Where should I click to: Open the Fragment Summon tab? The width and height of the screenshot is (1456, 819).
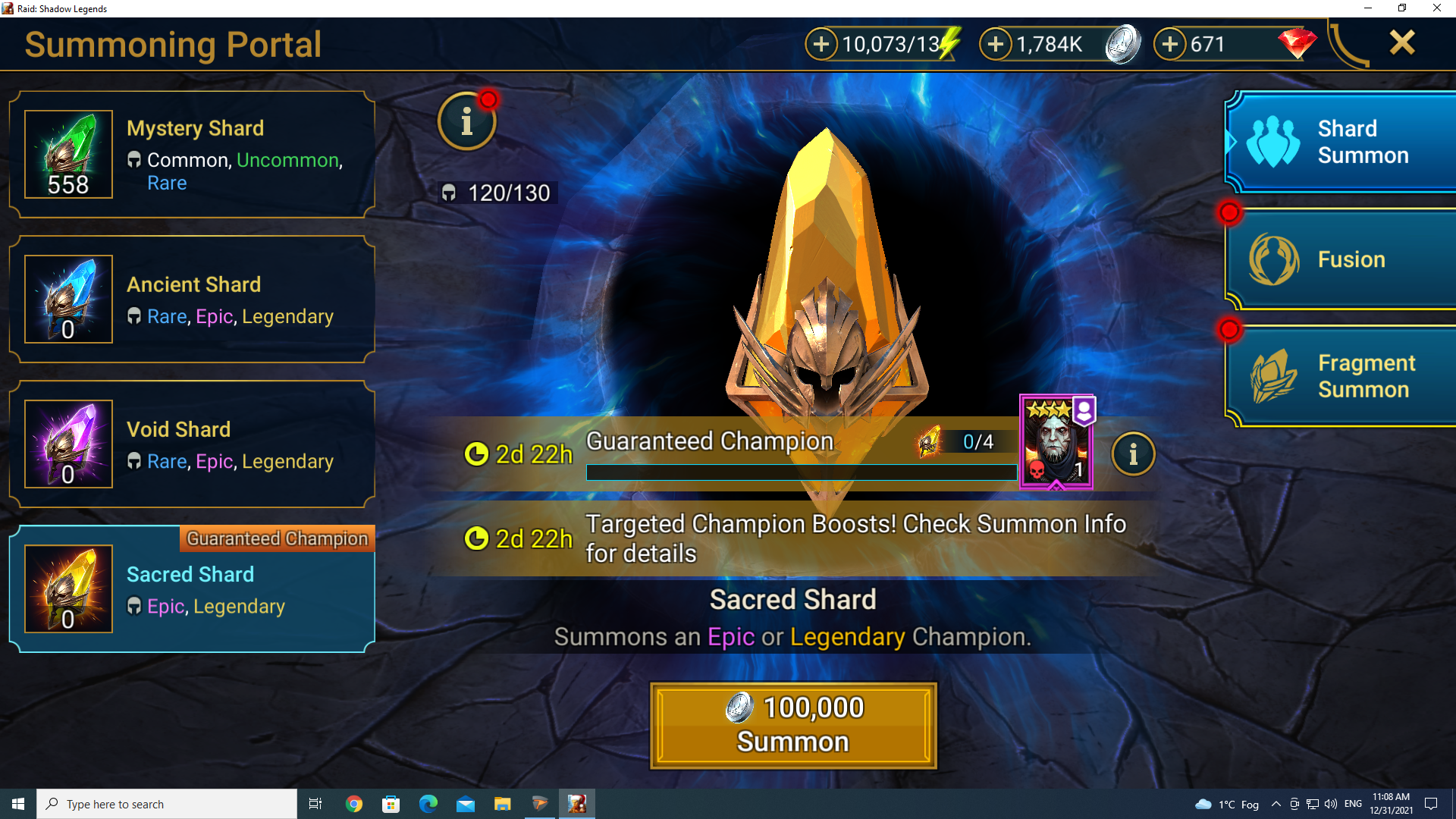[1341, 376]
